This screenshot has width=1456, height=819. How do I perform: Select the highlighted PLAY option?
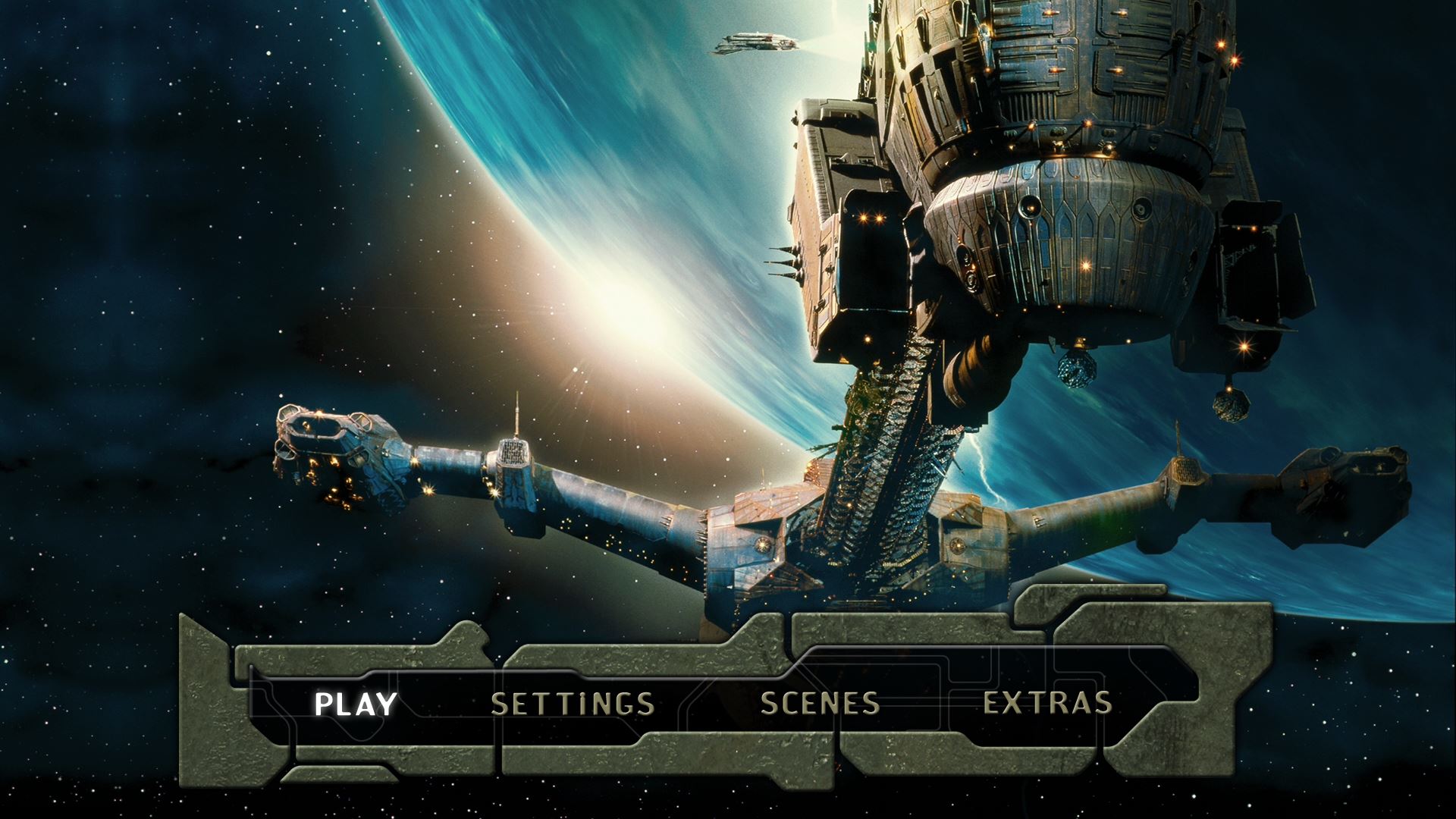[x=355, y=704]
